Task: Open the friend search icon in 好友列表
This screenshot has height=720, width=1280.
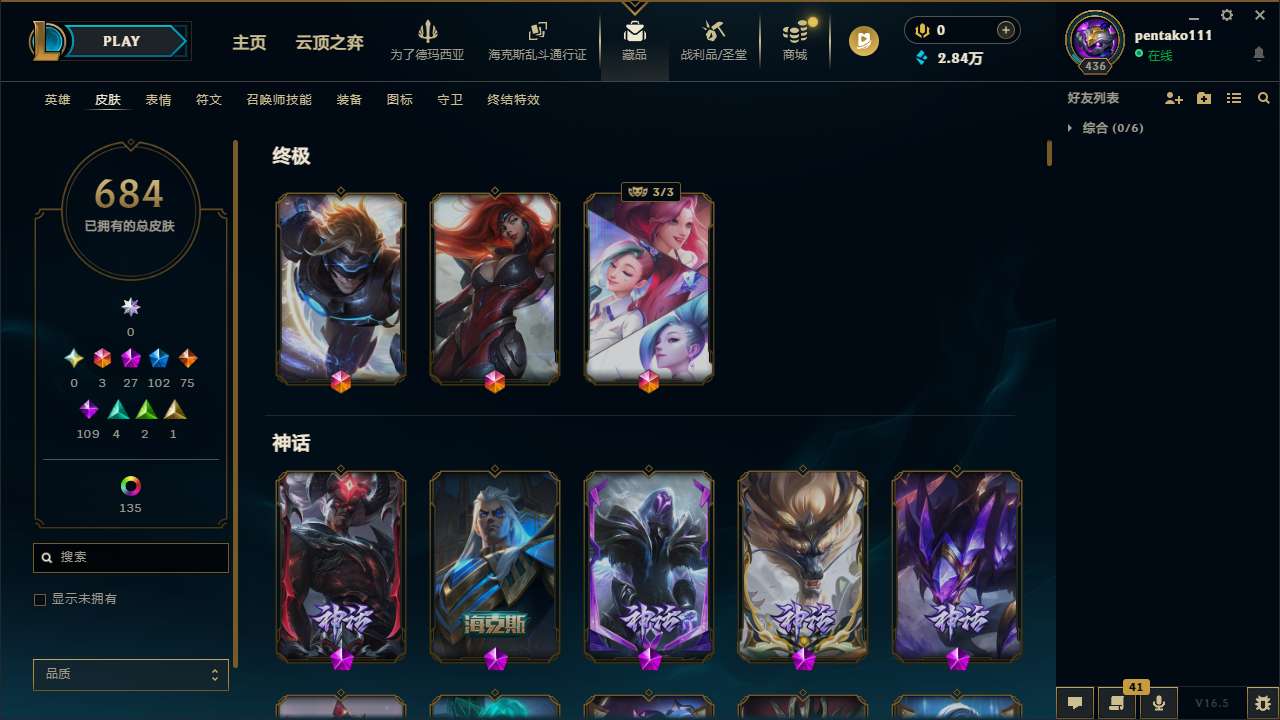Action: pos(1264,98)
